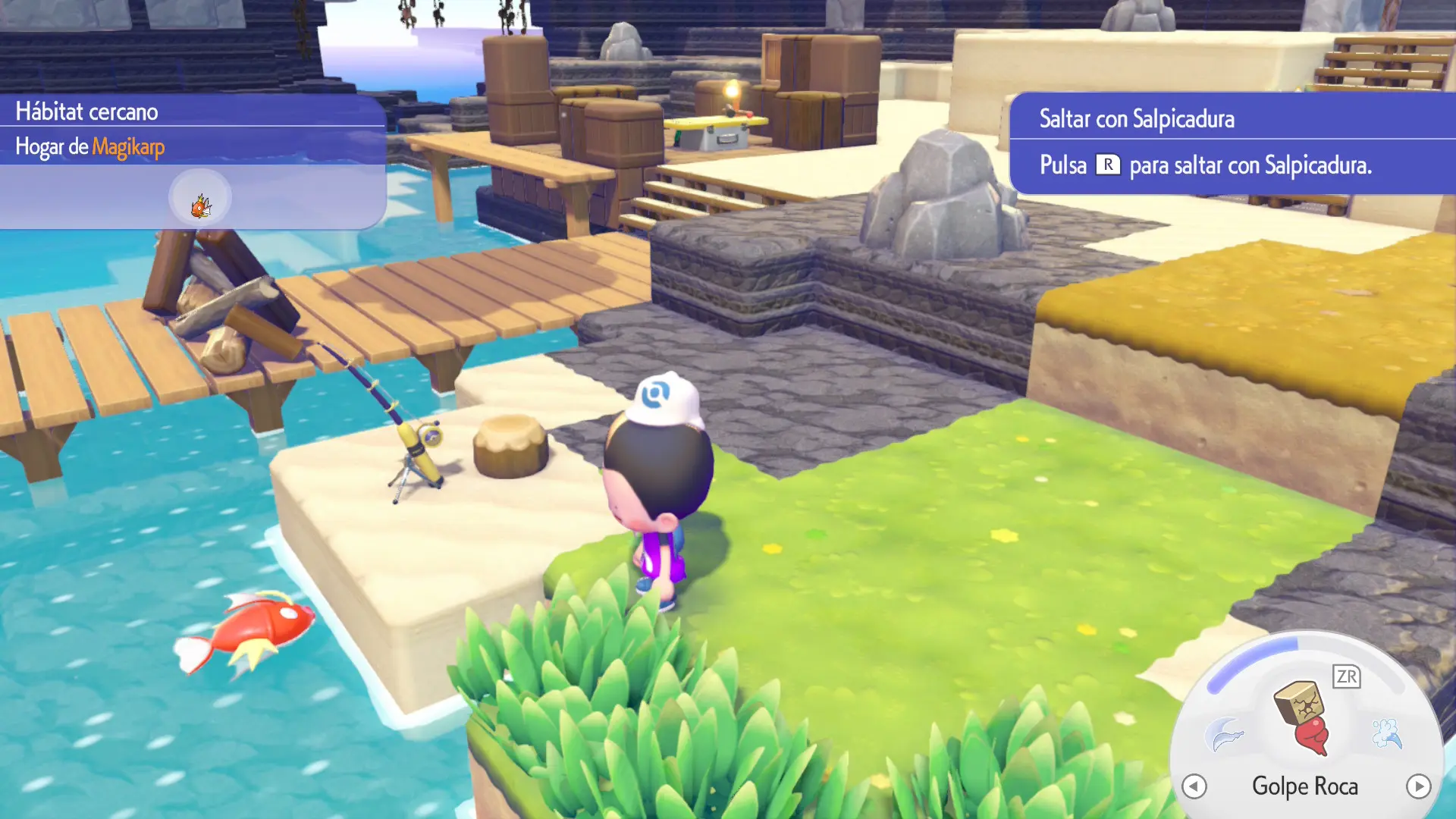The image size is (1456, 819).
Task: Open the Hogar de Magikarp habitat entry
Action: (x=90, y=146)
